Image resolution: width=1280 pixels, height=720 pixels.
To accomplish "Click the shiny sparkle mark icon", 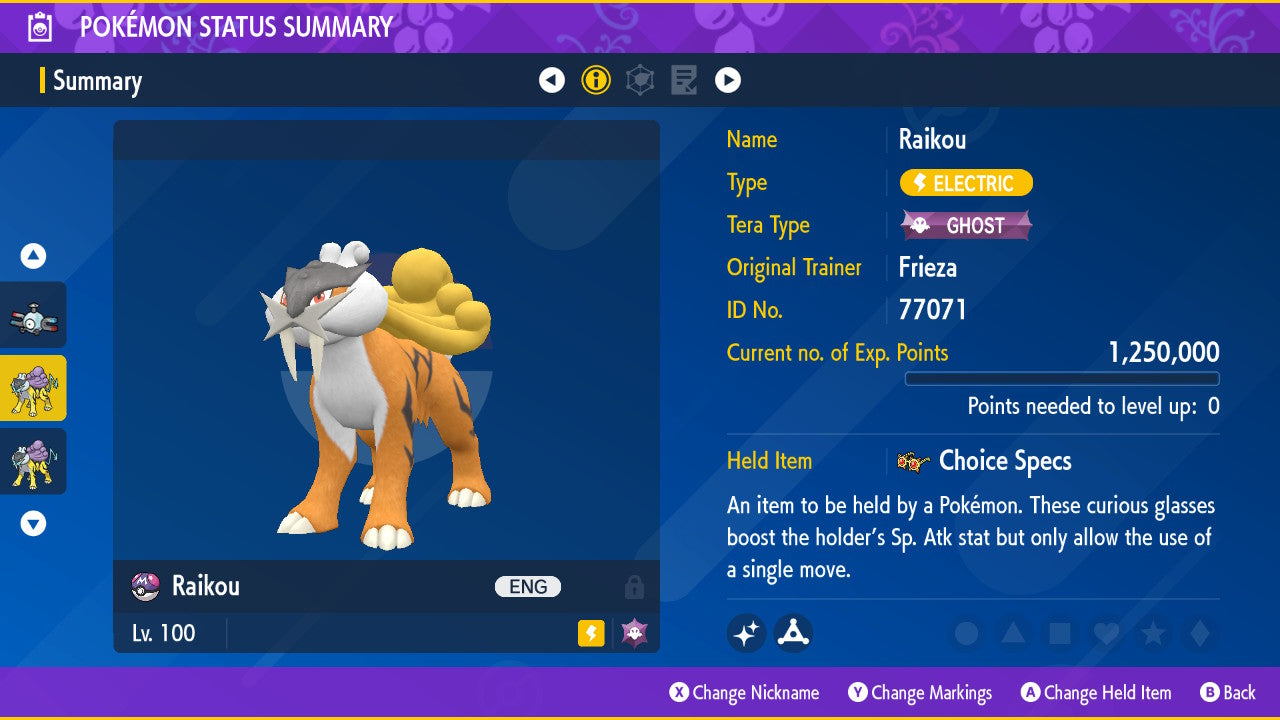I will pos(746,633).
